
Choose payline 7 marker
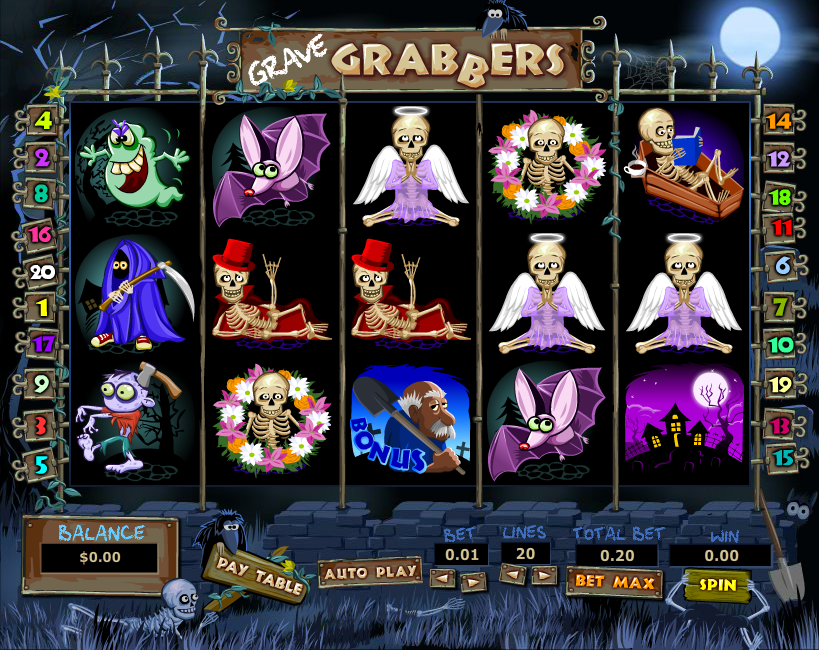pyautogui.click(x=781, y=305)
